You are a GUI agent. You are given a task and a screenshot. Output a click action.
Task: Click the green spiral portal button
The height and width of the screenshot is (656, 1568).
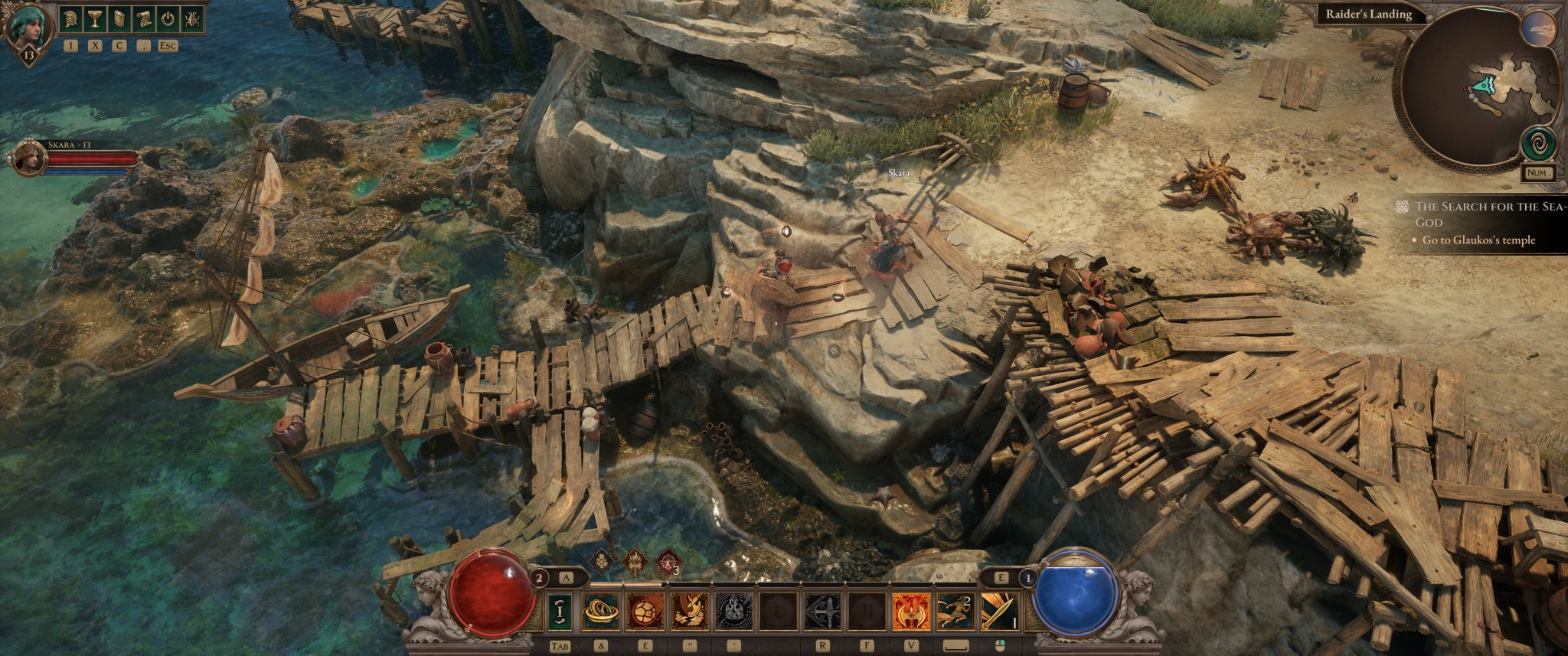[1537, 143]
